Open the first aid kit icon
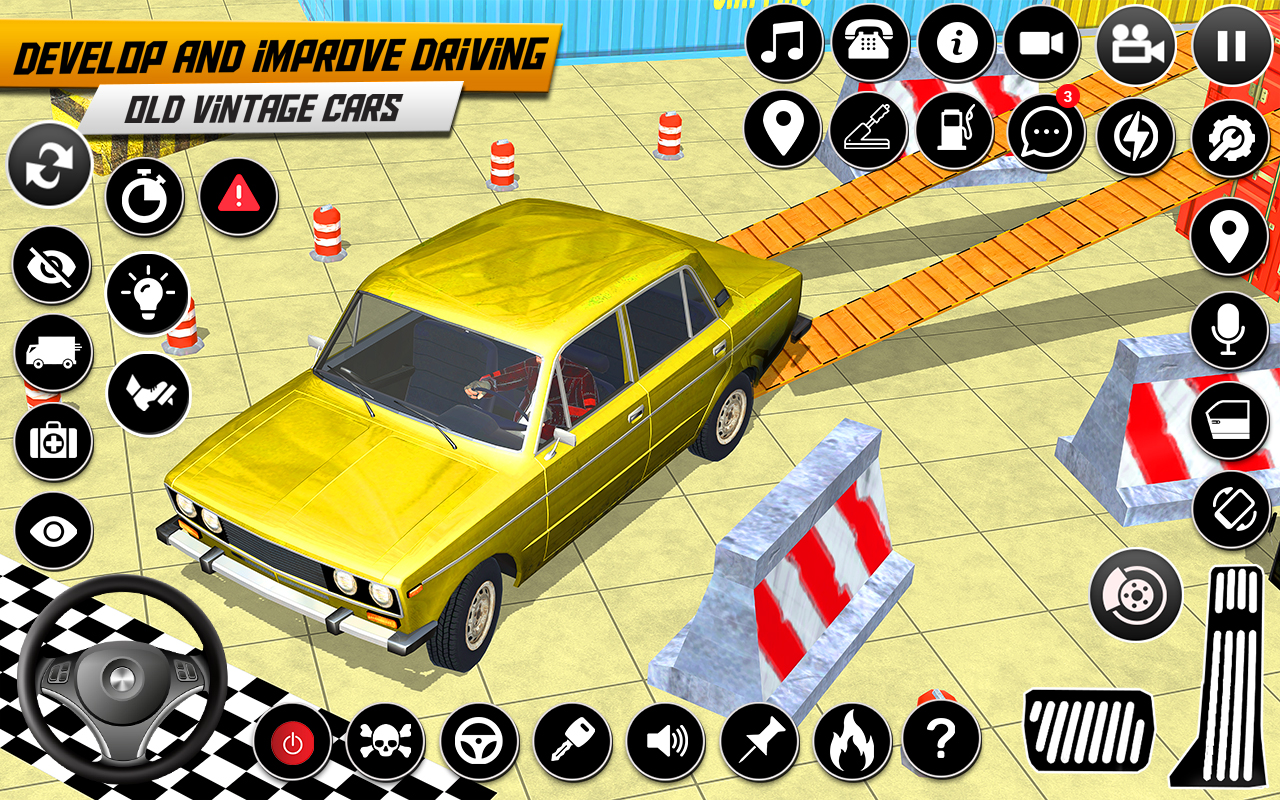 point(50,443)
